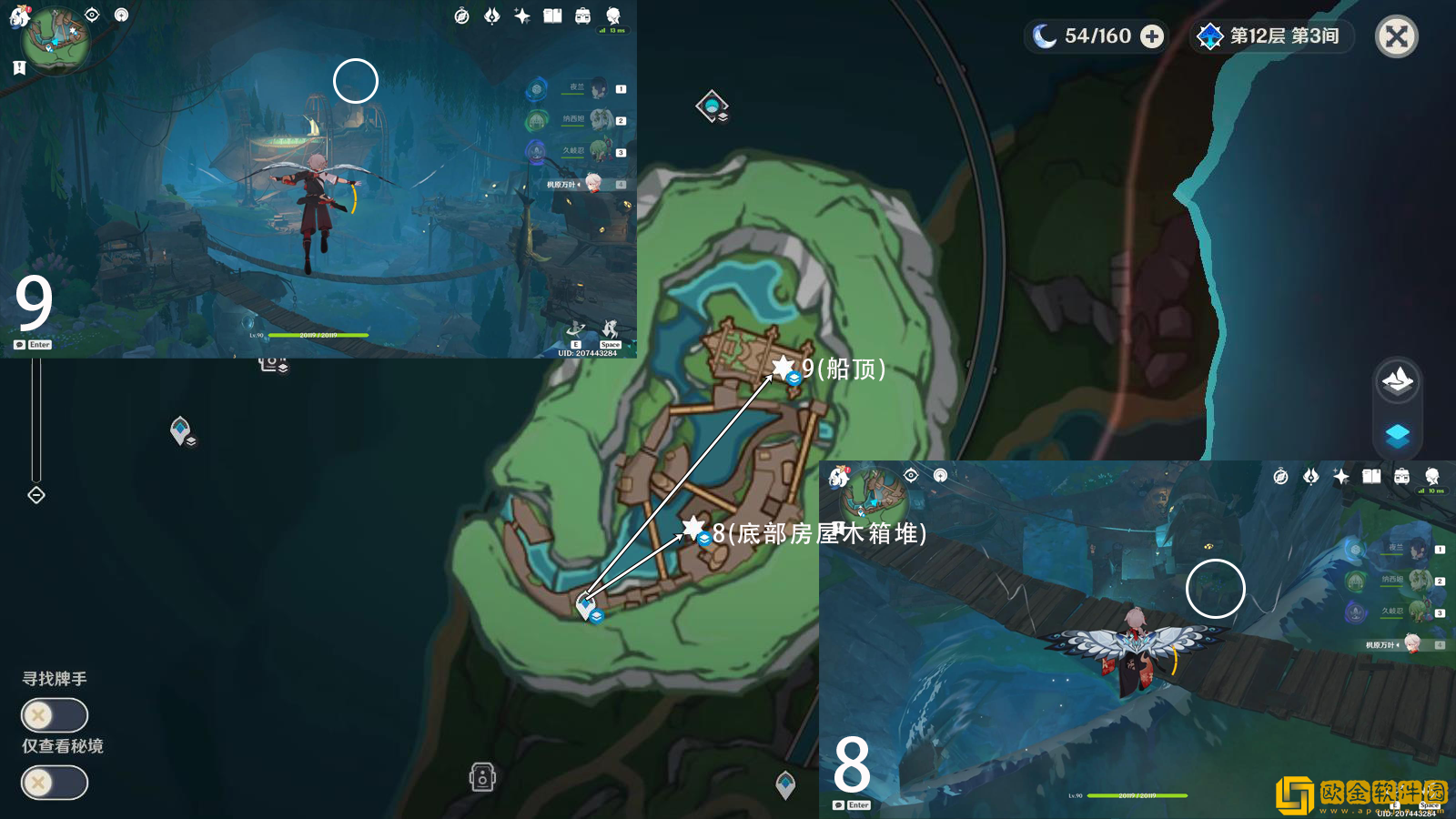Select the diamond-framed marker north of the island

click(x=712, y=106)
